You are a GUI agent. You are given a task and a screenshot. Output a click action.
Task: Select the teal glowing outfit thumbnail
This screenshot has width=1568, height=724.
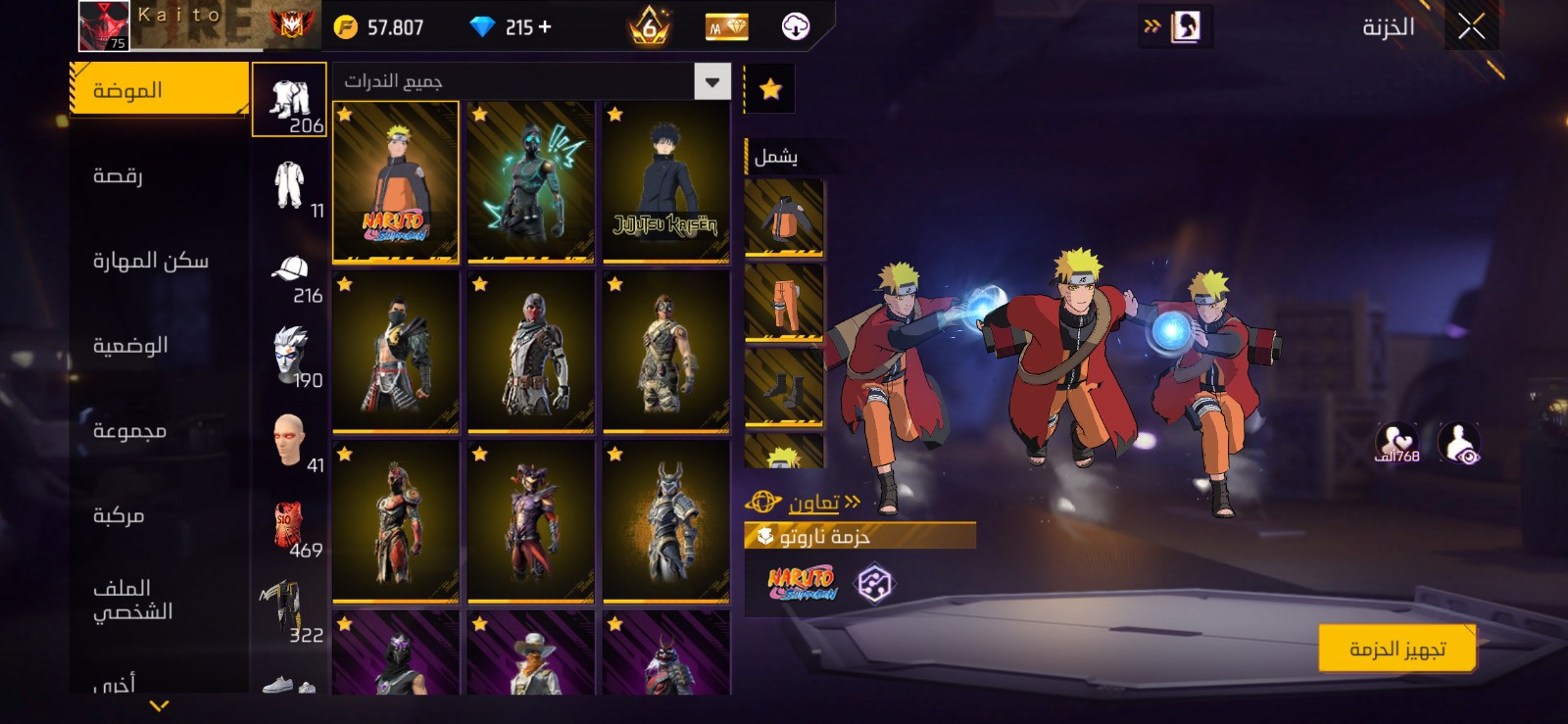click(530, 182)
